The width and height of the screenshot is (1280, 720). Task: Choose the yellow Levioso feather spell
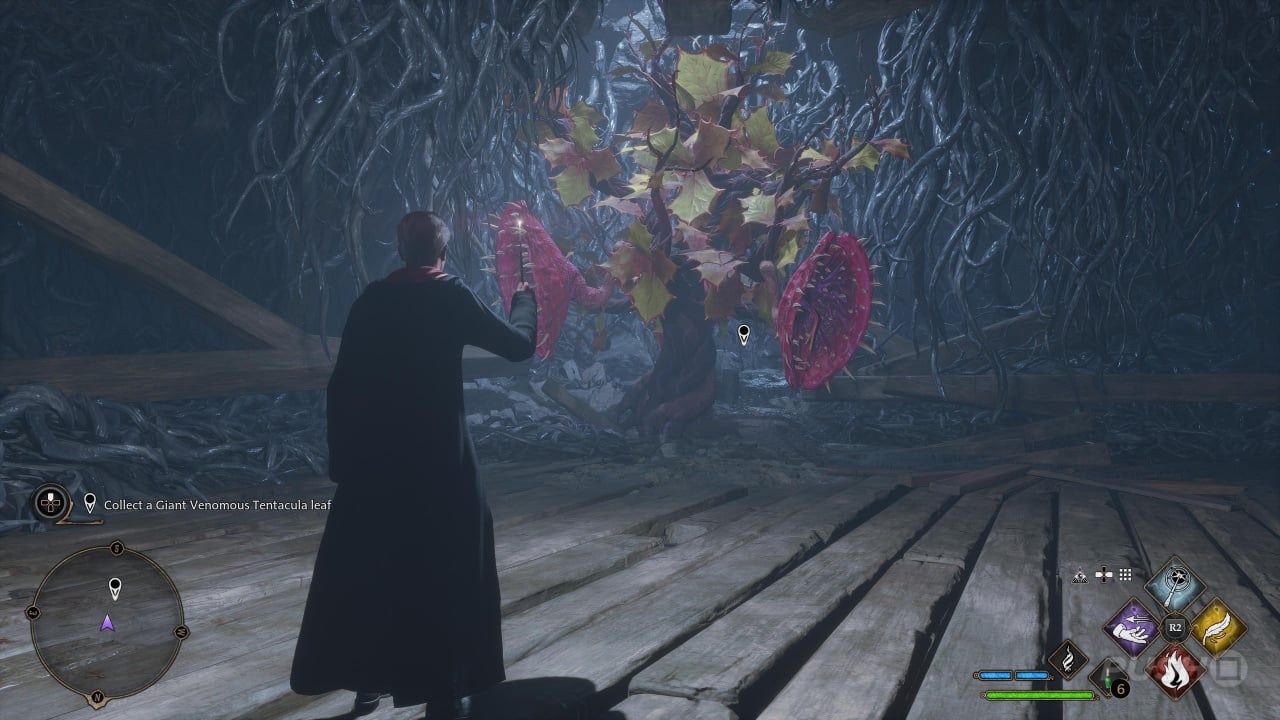pyautogui.click(x=1217, y=628)
